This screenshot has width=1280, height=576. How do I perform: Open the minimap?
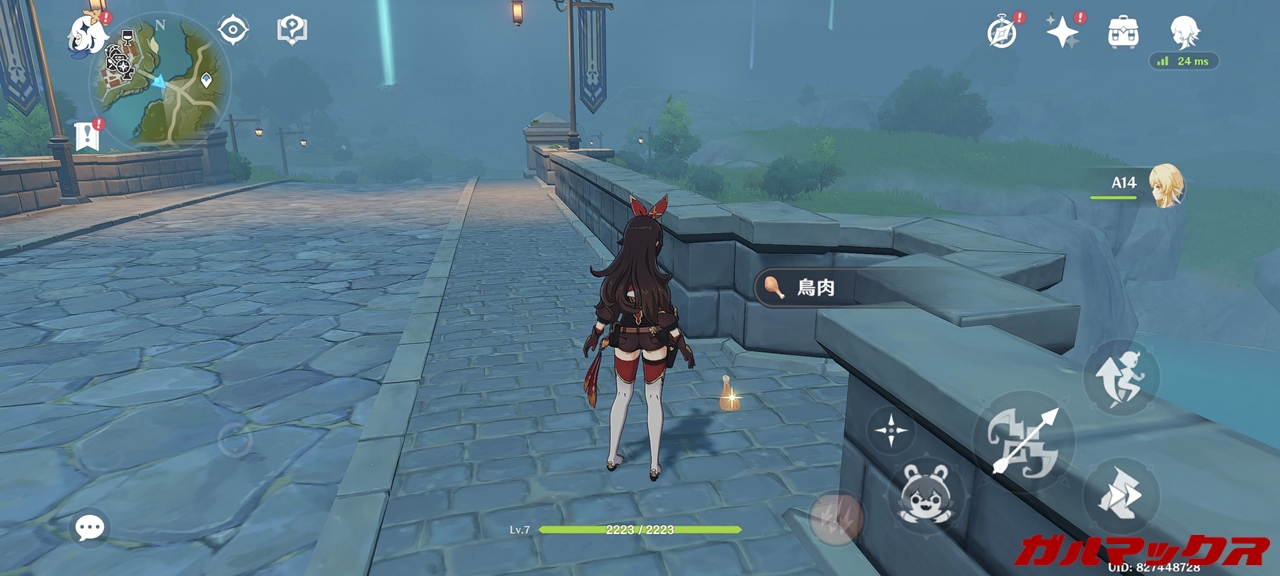tap(160, 80)
